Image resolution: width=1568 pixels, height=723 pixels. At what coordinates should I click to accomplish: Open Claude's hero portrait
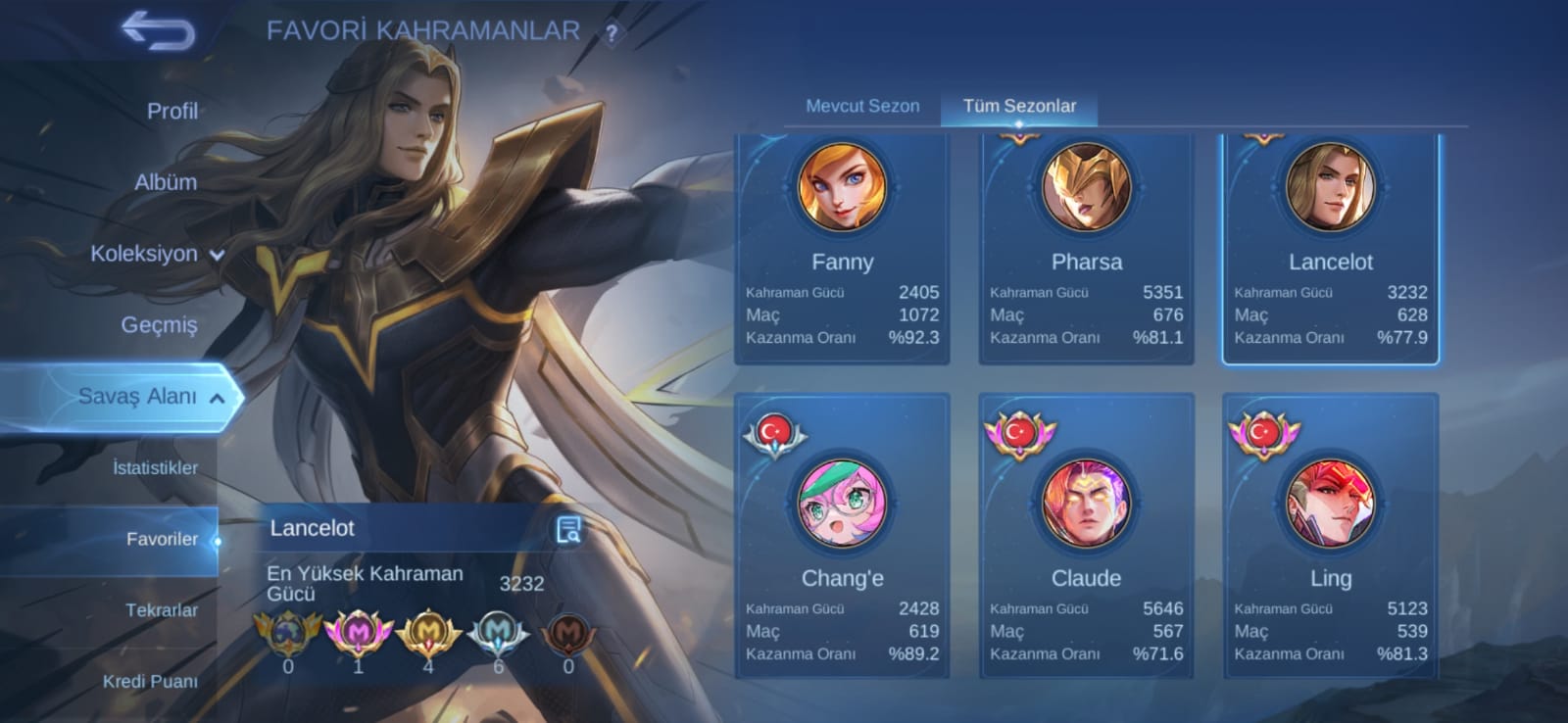click(1086, 504)
